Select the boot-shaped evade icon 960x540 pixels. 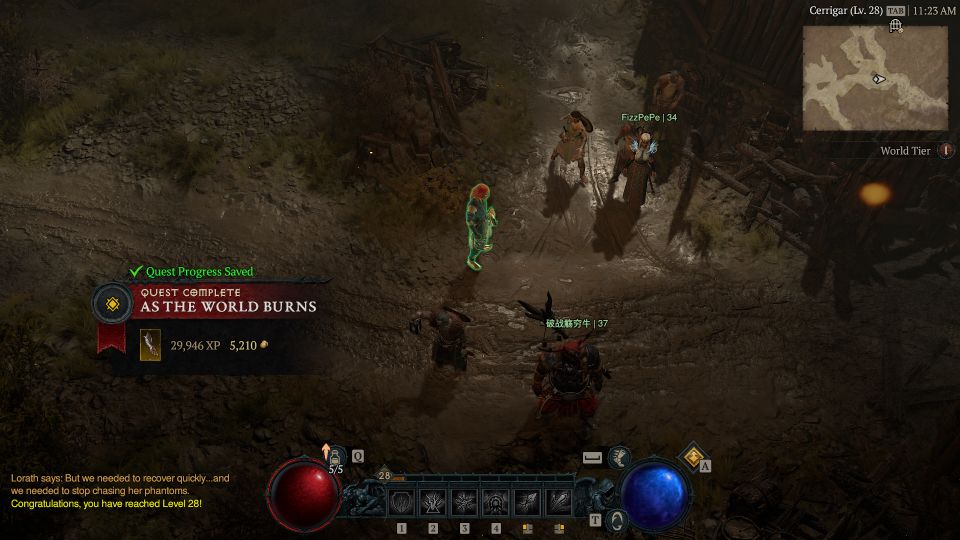619,457
